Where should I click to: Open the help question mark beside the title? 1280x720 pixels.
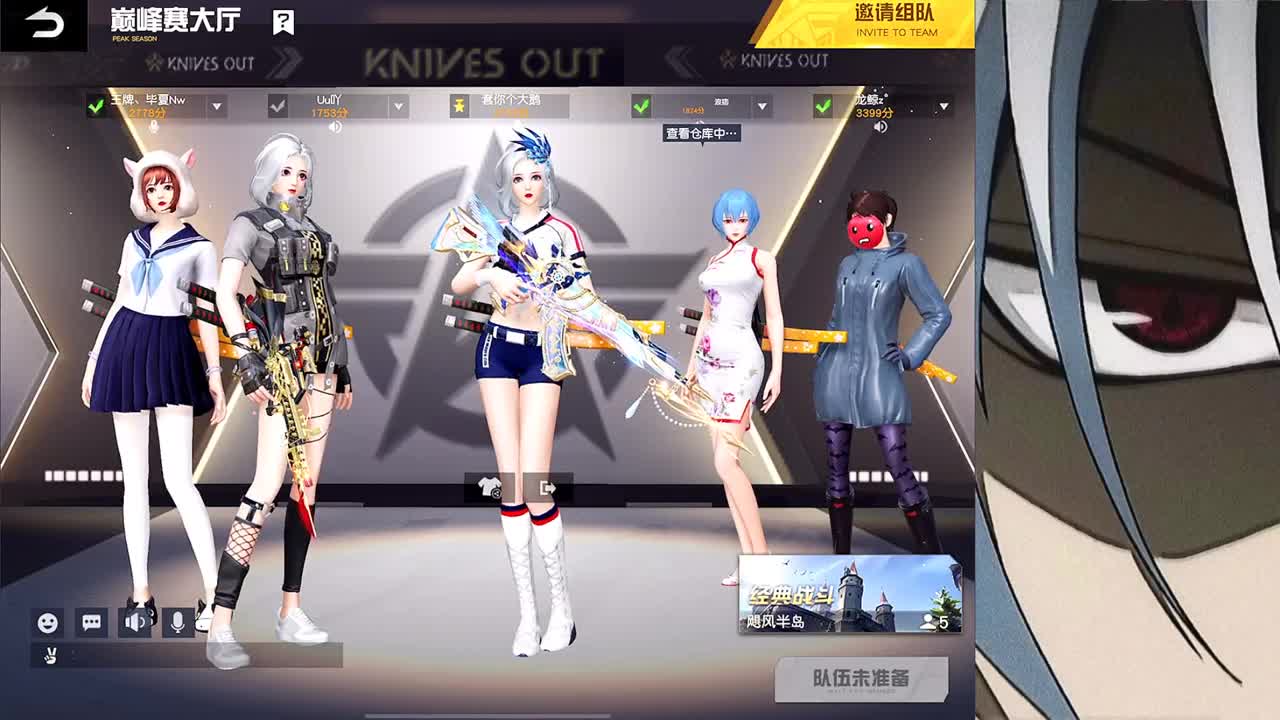click(x=281, y=19)
